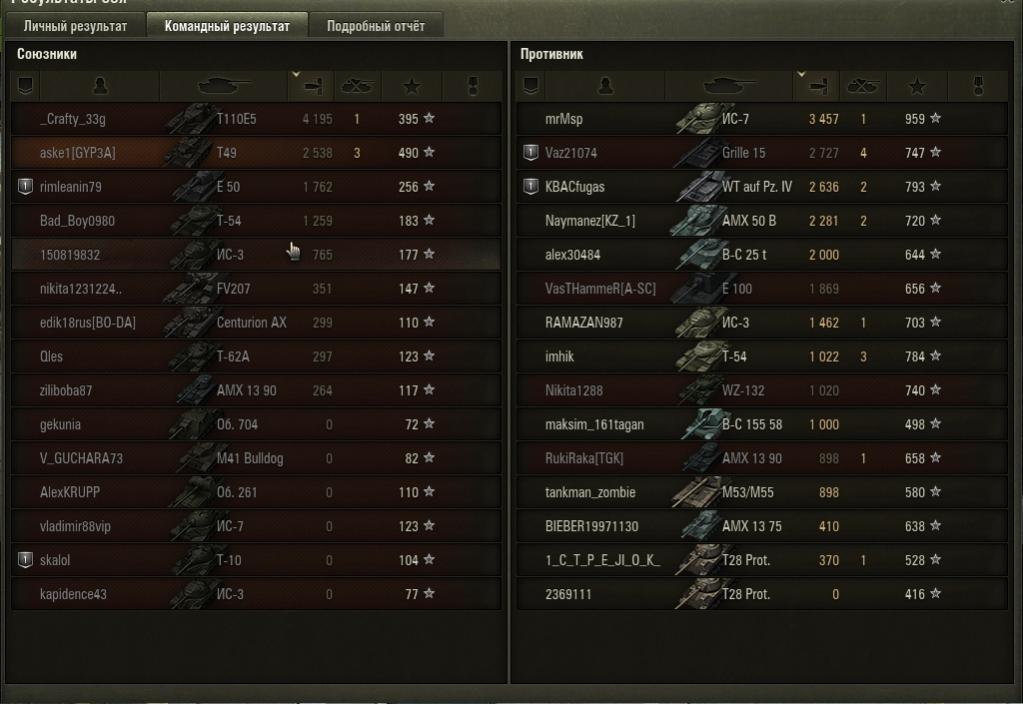Click ally Bad_Boy0980 row
Screen dimensions: 1023x704
255,221
